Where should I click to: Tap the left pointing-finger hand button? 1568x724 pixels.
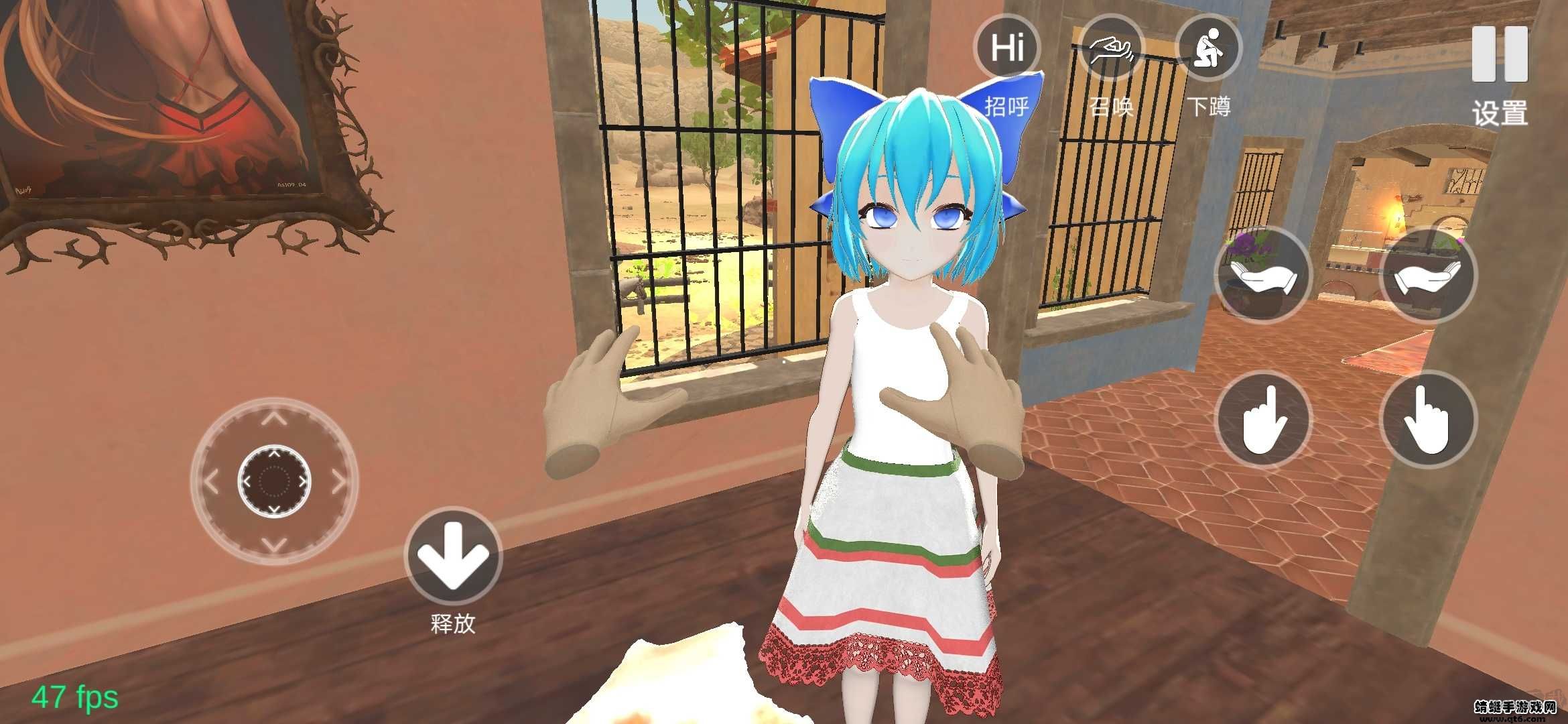(x=1263, y=420)
